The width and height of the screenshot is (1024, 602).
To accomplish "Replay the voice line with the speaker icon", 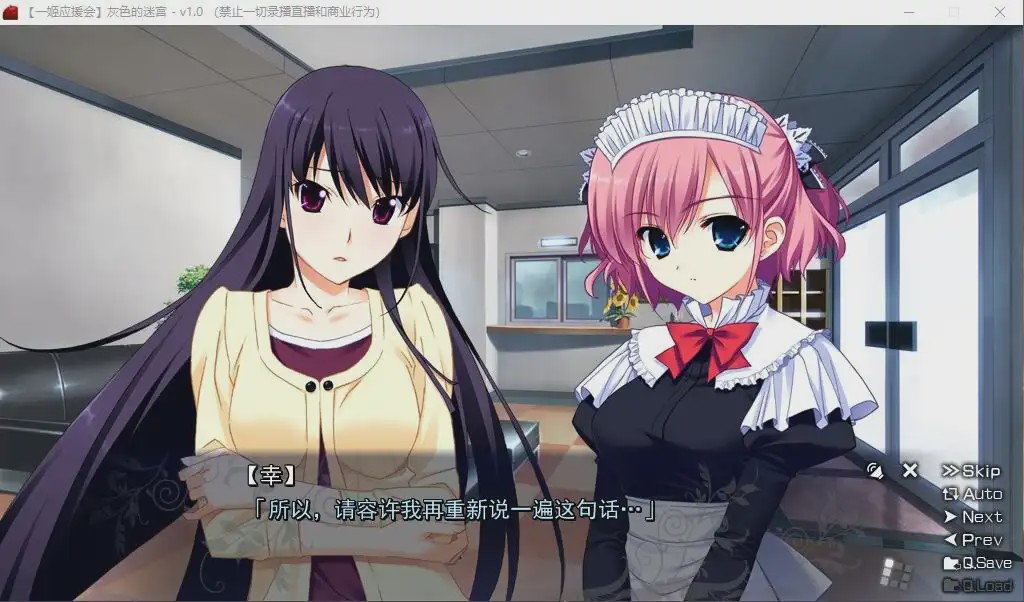I will (876, 470).
